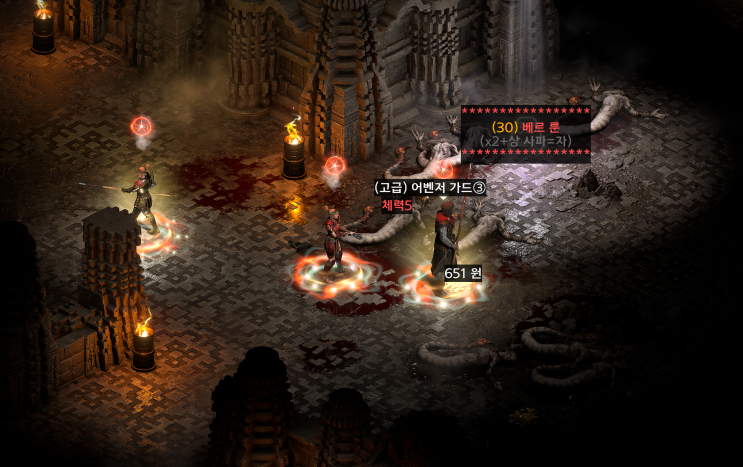Select the 어벤저 가드 item label
Screen dimensions: 743x467
pos(429,188)
